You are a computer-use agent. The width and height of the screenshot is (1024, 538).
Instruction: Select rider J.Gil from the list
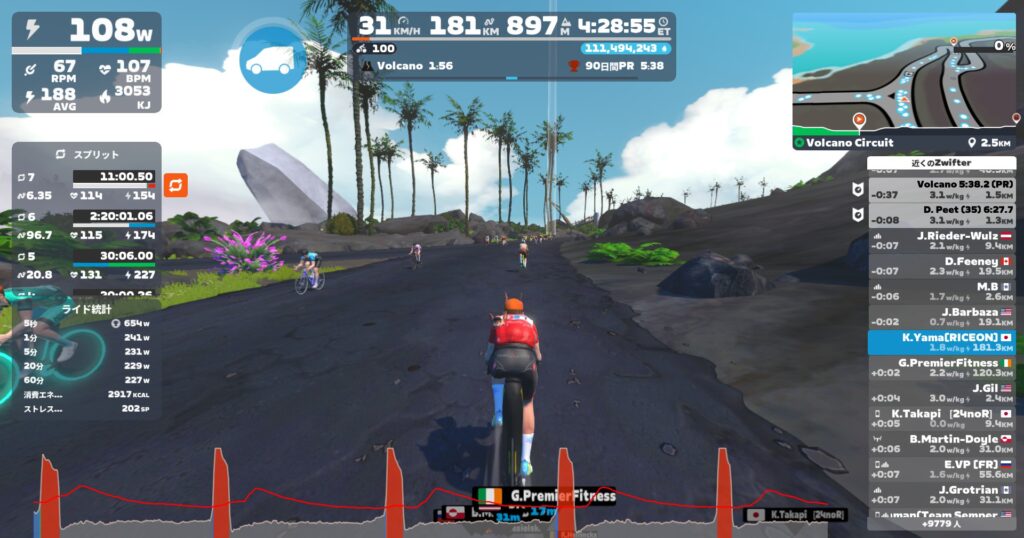pyautogui.click(x=940, y=393)
